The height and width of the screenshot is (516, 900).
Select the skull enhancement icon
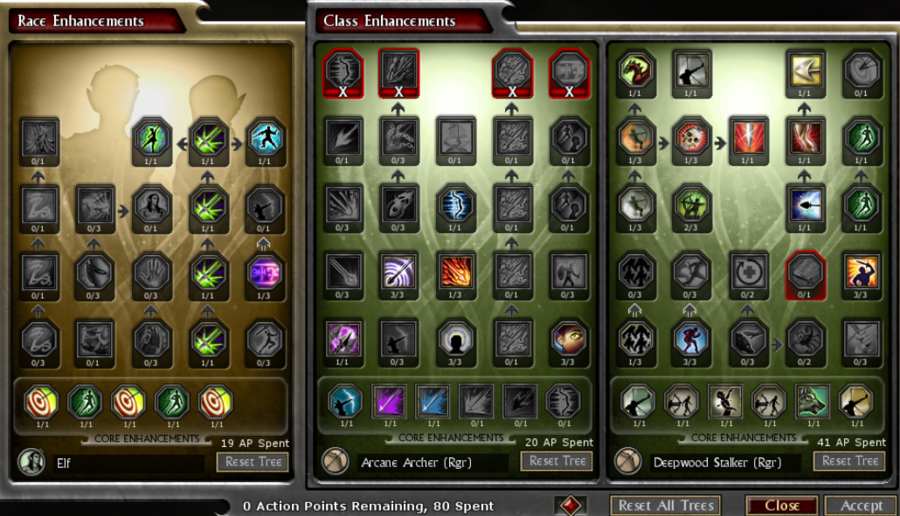click(690, 136)
